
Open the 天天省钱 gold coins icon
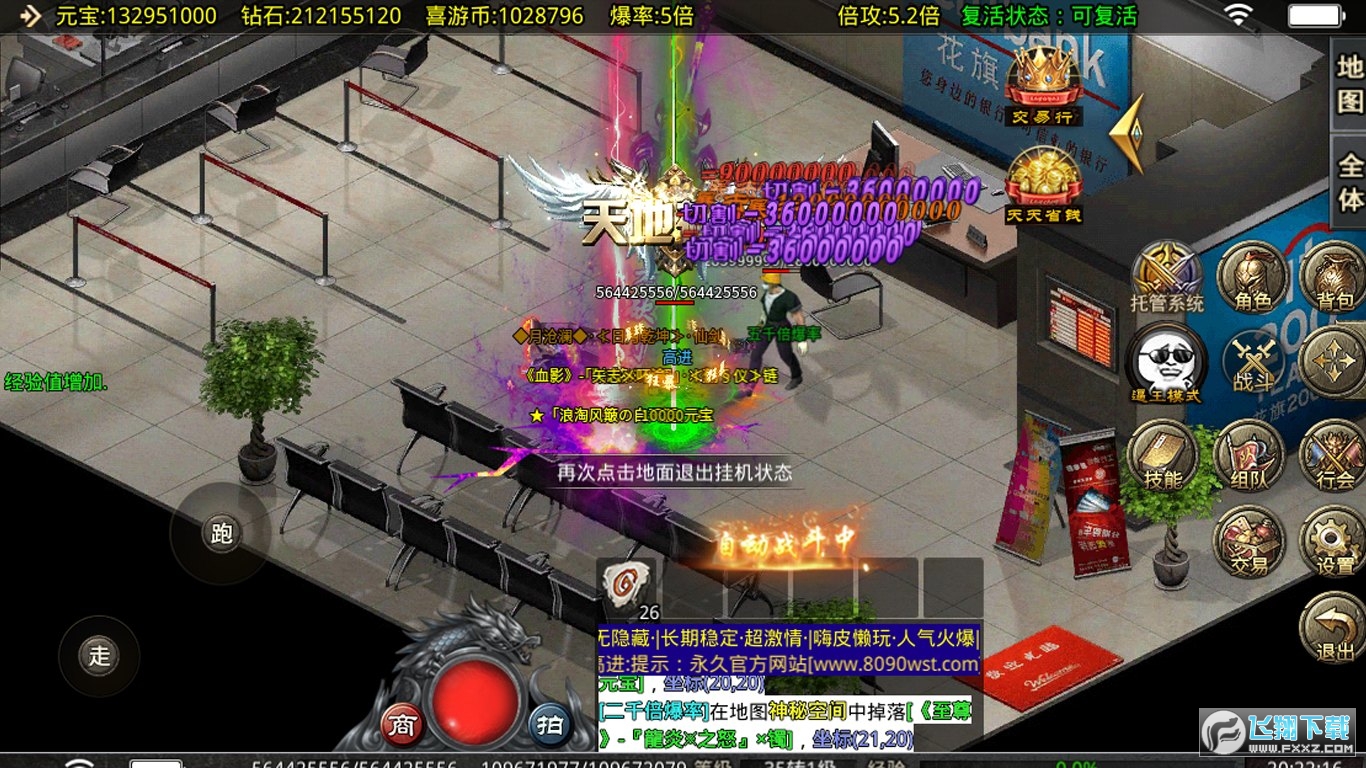(1043, 182)
